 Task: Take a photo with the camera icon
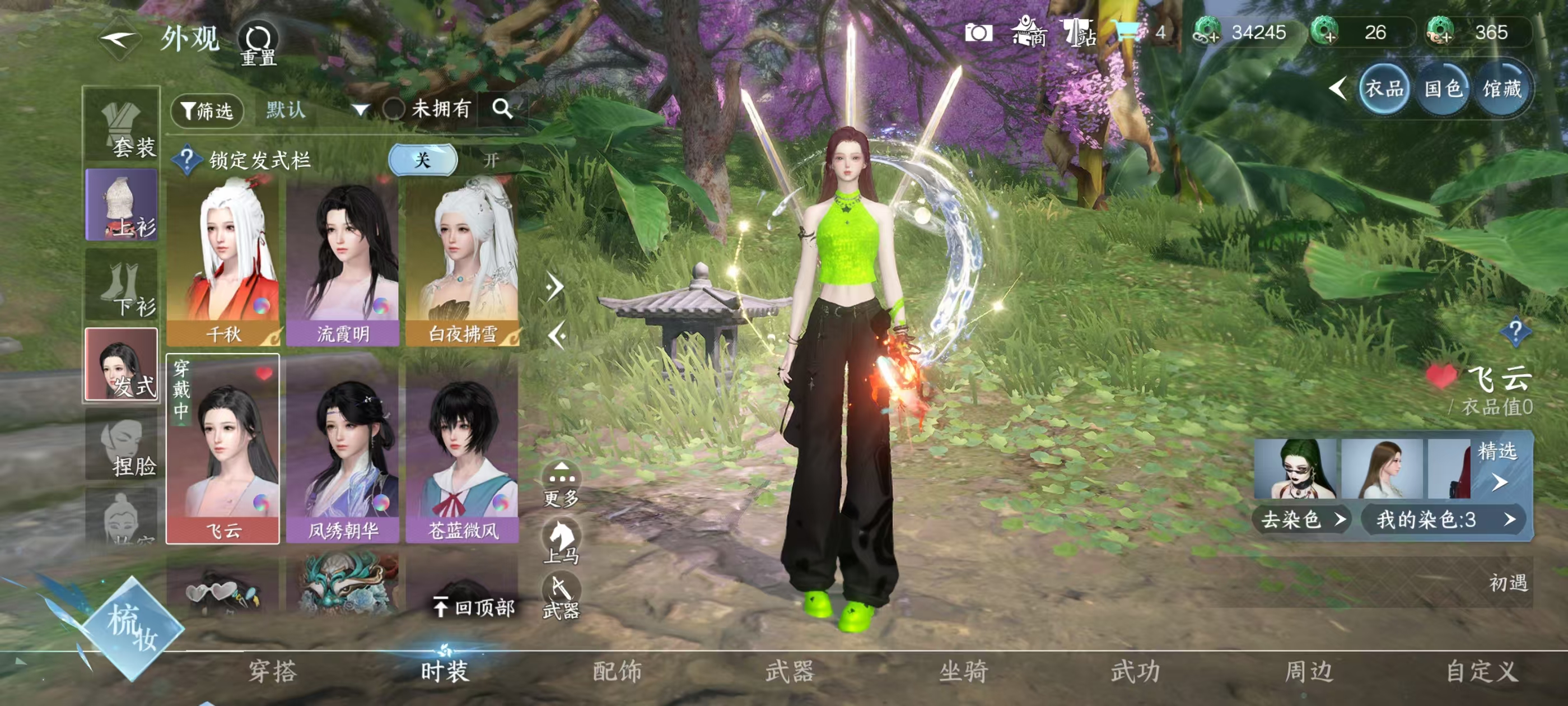[978, 32]
